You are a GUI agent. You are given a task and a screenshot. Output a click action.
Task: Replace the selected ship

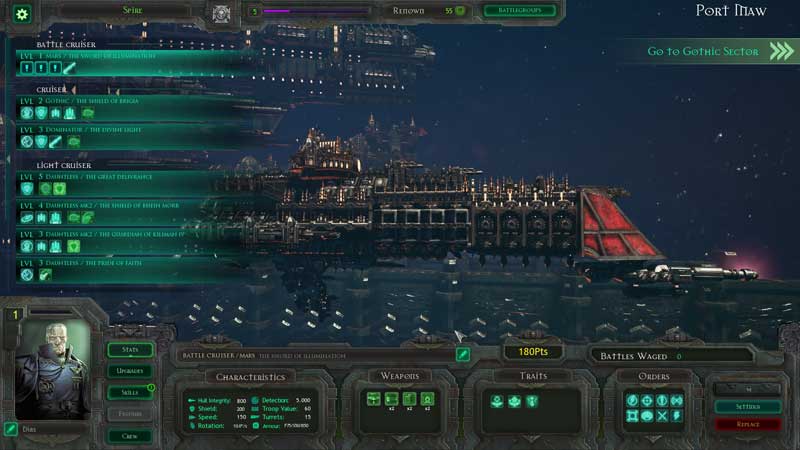(x=748, y=425)
